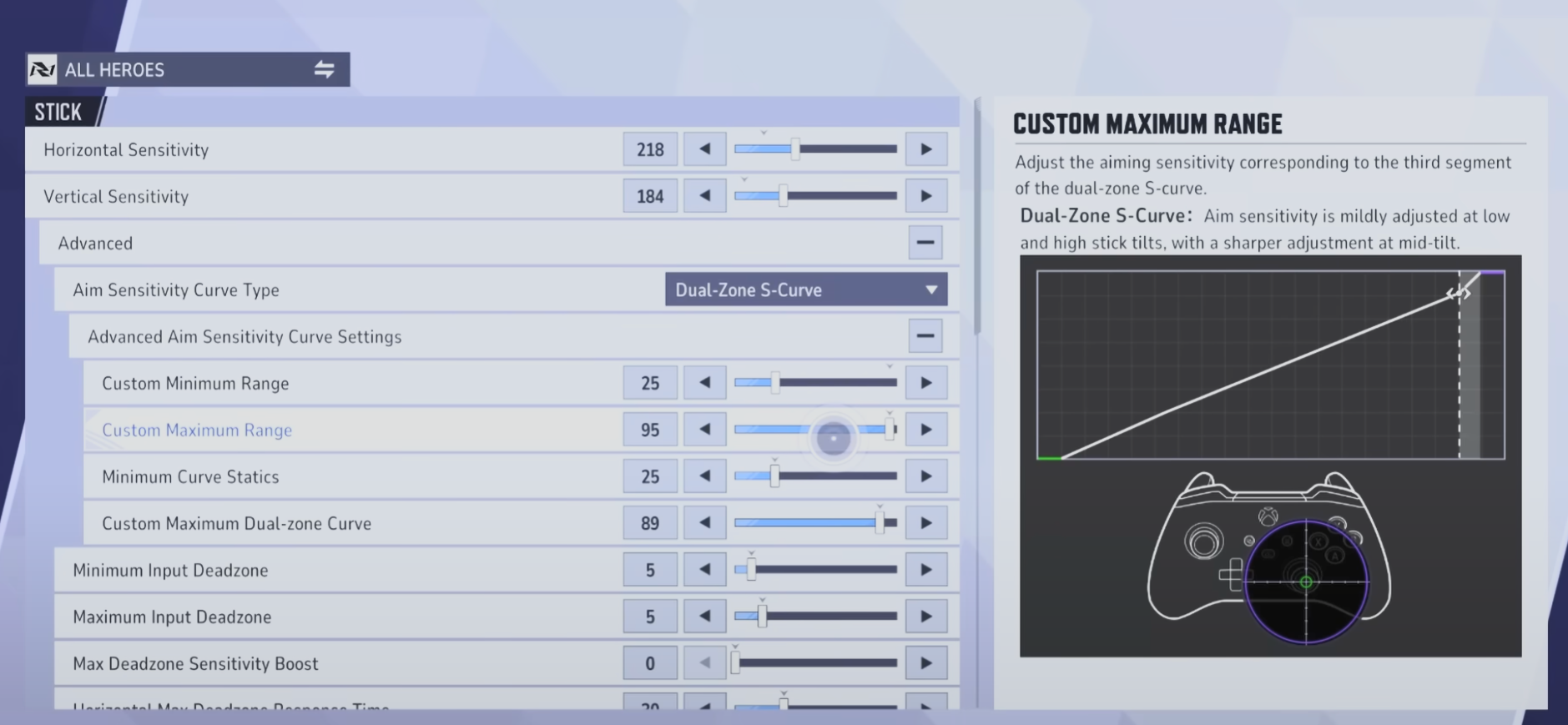Increase Maximum Input Deadzone with the right arrow

928,616
